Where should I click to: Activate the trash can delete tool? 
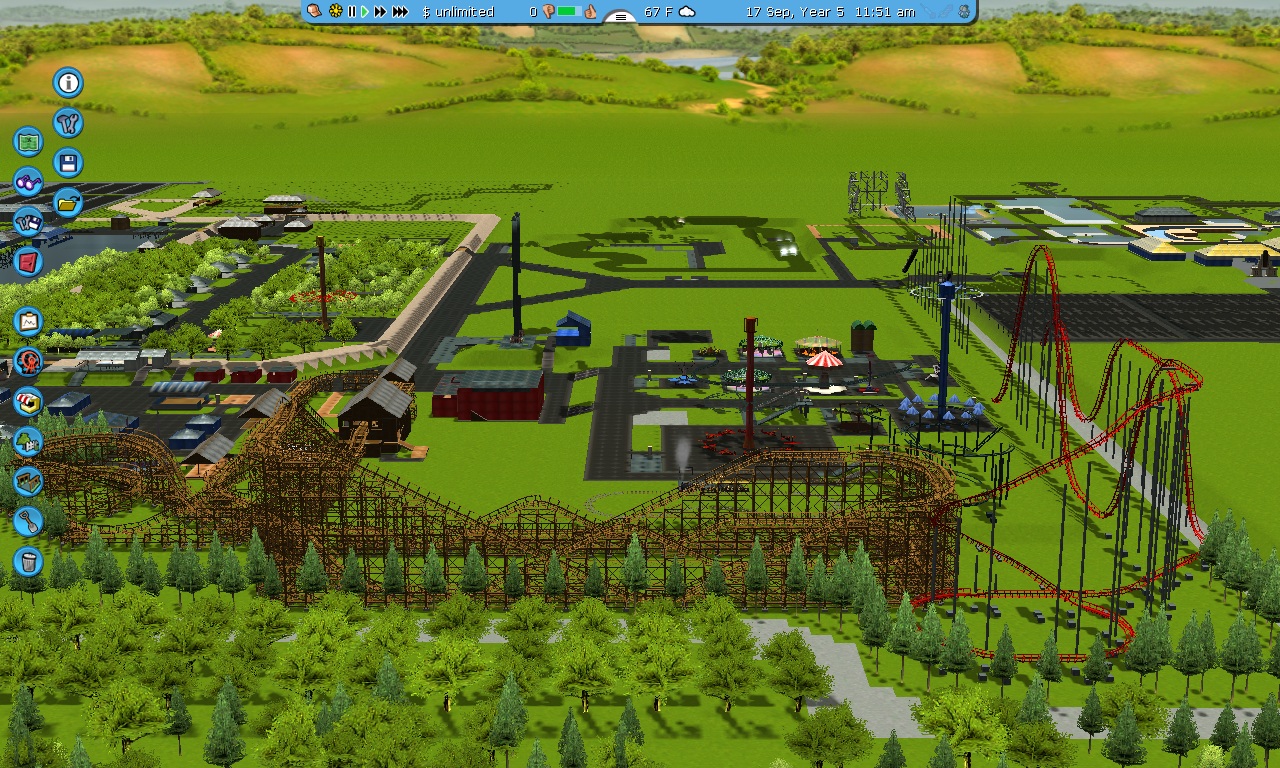[x=28, y=561]
